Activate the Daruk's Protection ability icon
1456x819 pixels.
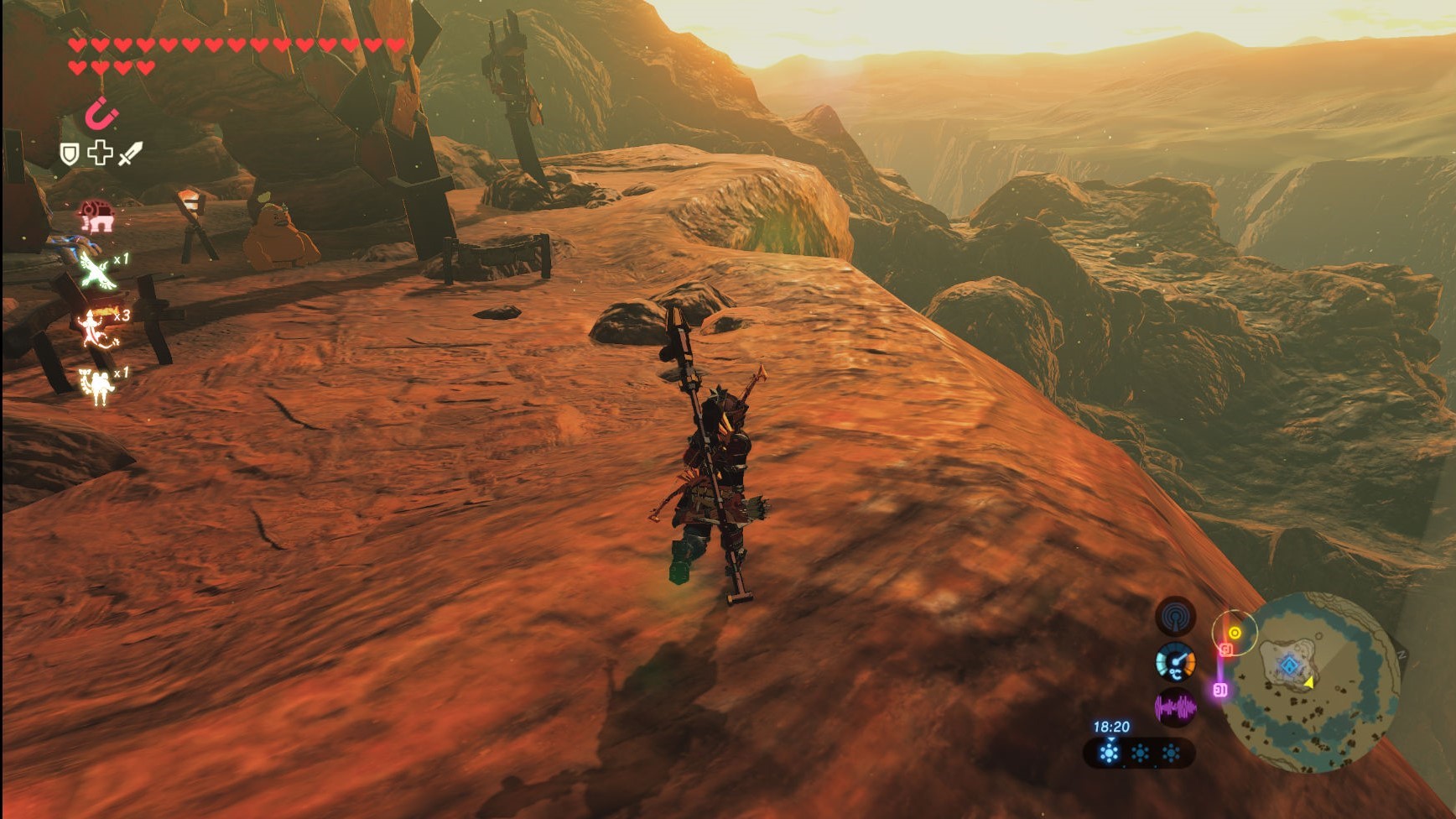(x=96, y=216)
